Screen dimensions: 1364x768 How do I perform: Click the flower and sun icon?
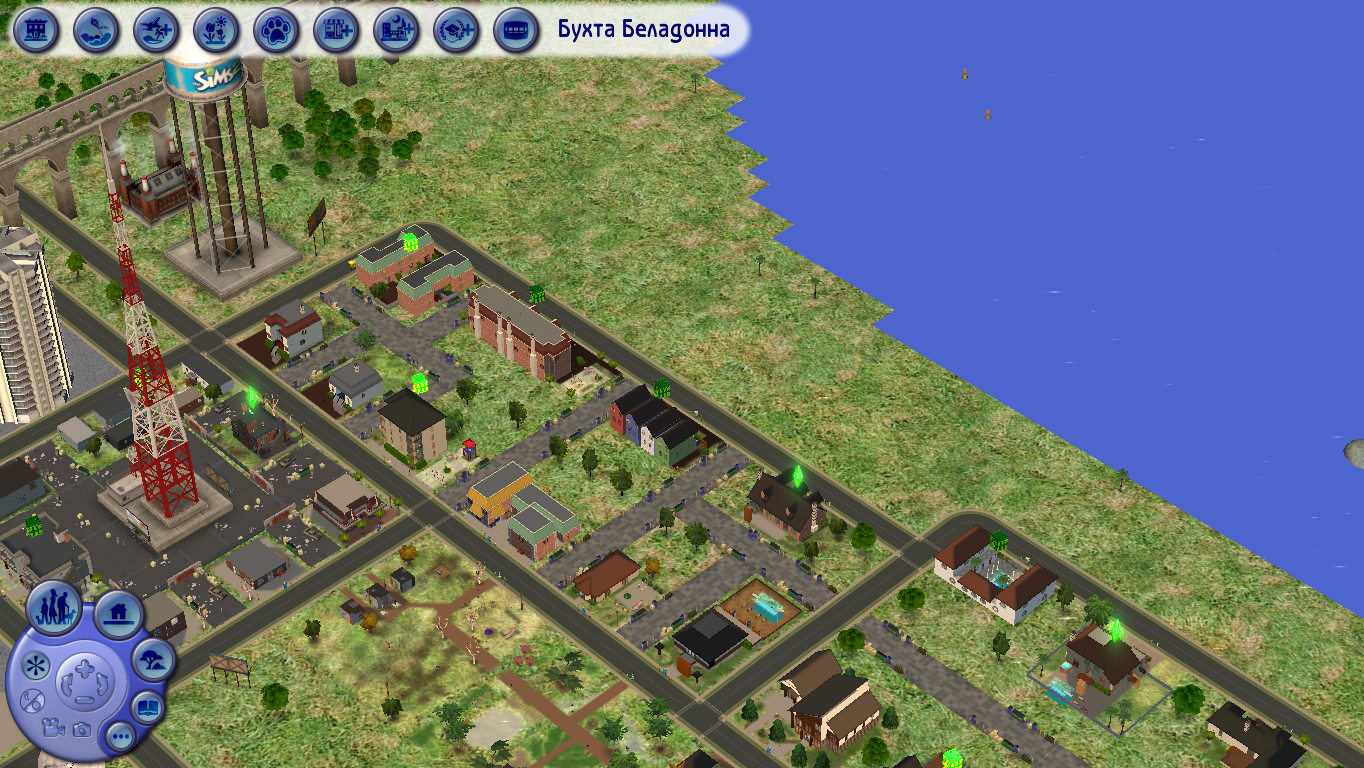216,30
